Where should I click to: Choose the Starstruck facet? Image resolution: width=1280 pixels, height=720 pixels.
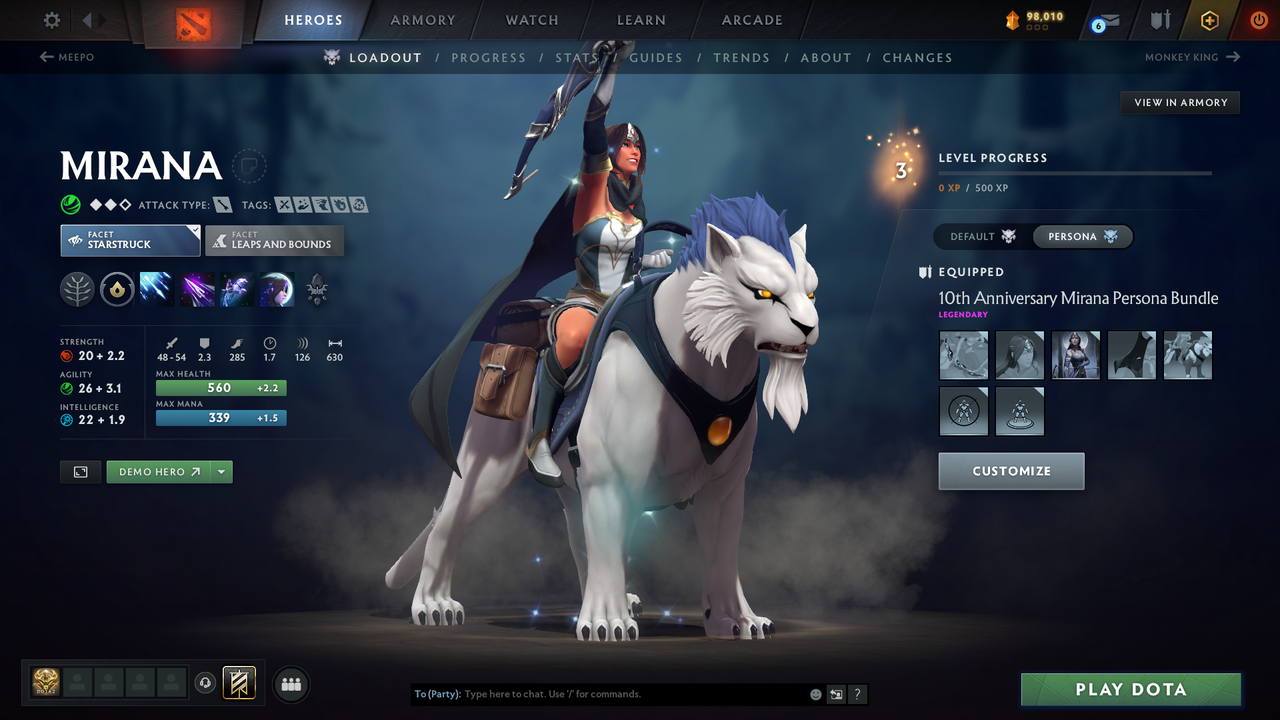click(x=130, y=241)
